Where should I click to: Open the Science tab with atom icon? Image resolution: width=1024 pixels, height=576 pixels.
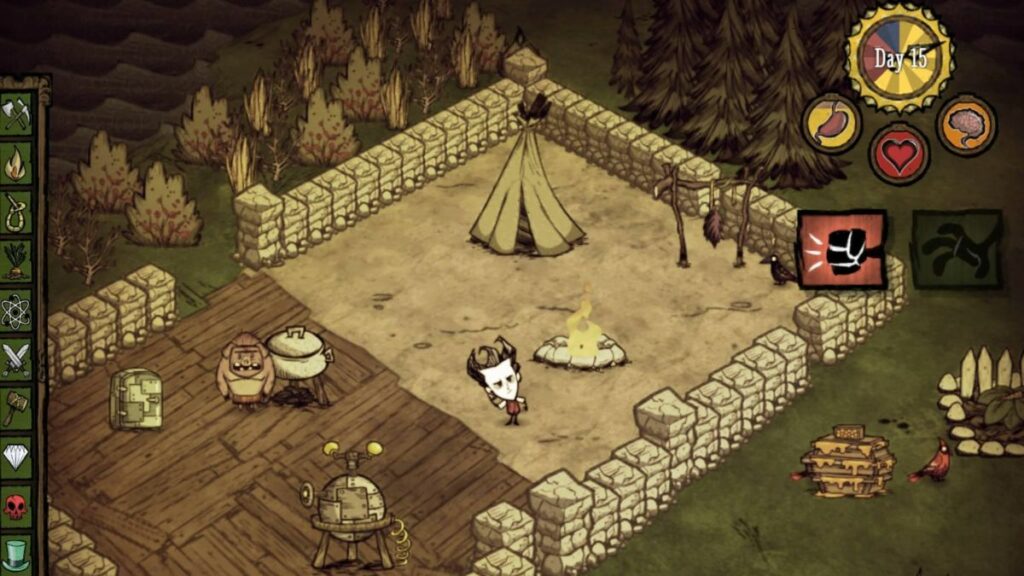tap(17, 311)
